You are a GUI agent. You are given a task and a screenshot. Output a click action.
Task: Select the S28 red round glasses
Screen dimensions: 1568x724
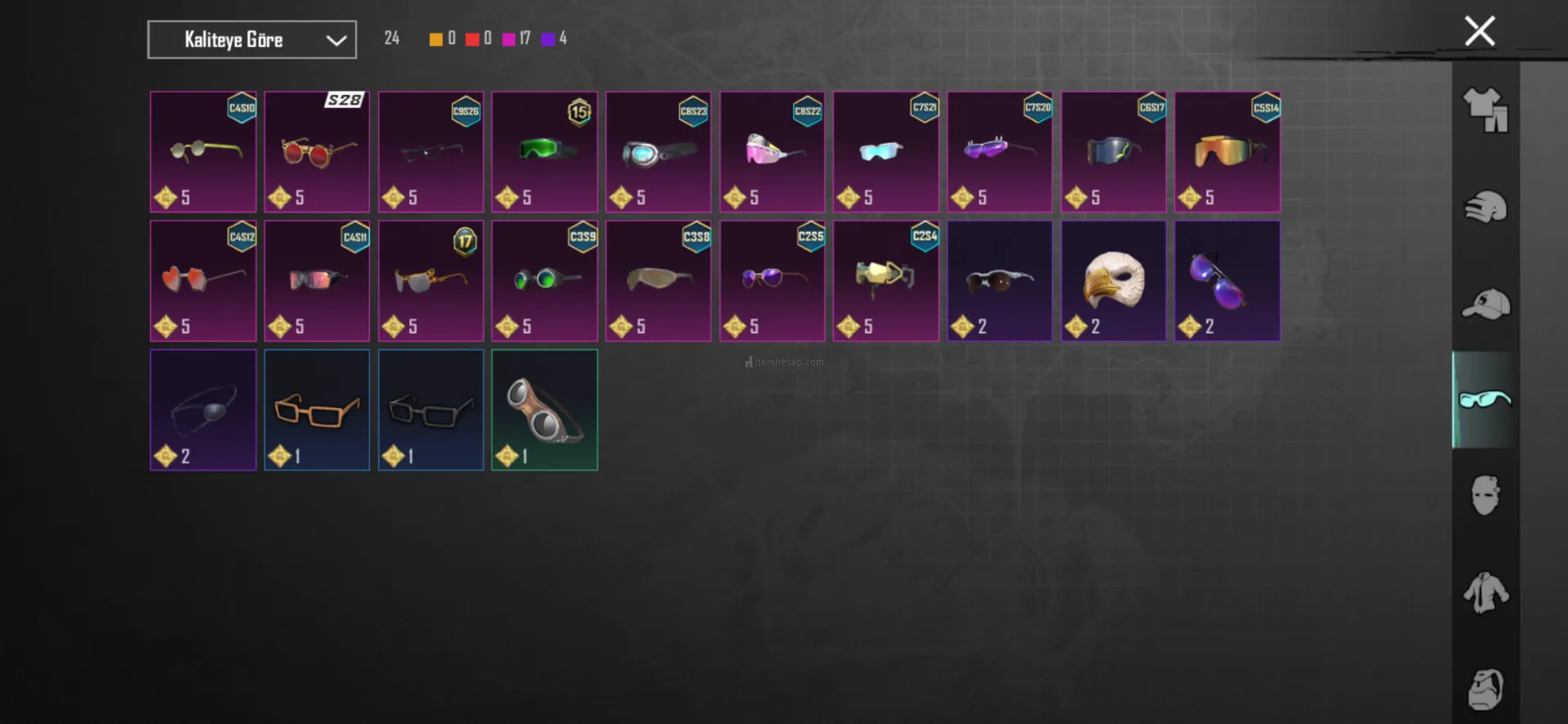pyautogui.click(x=317, y=152)
